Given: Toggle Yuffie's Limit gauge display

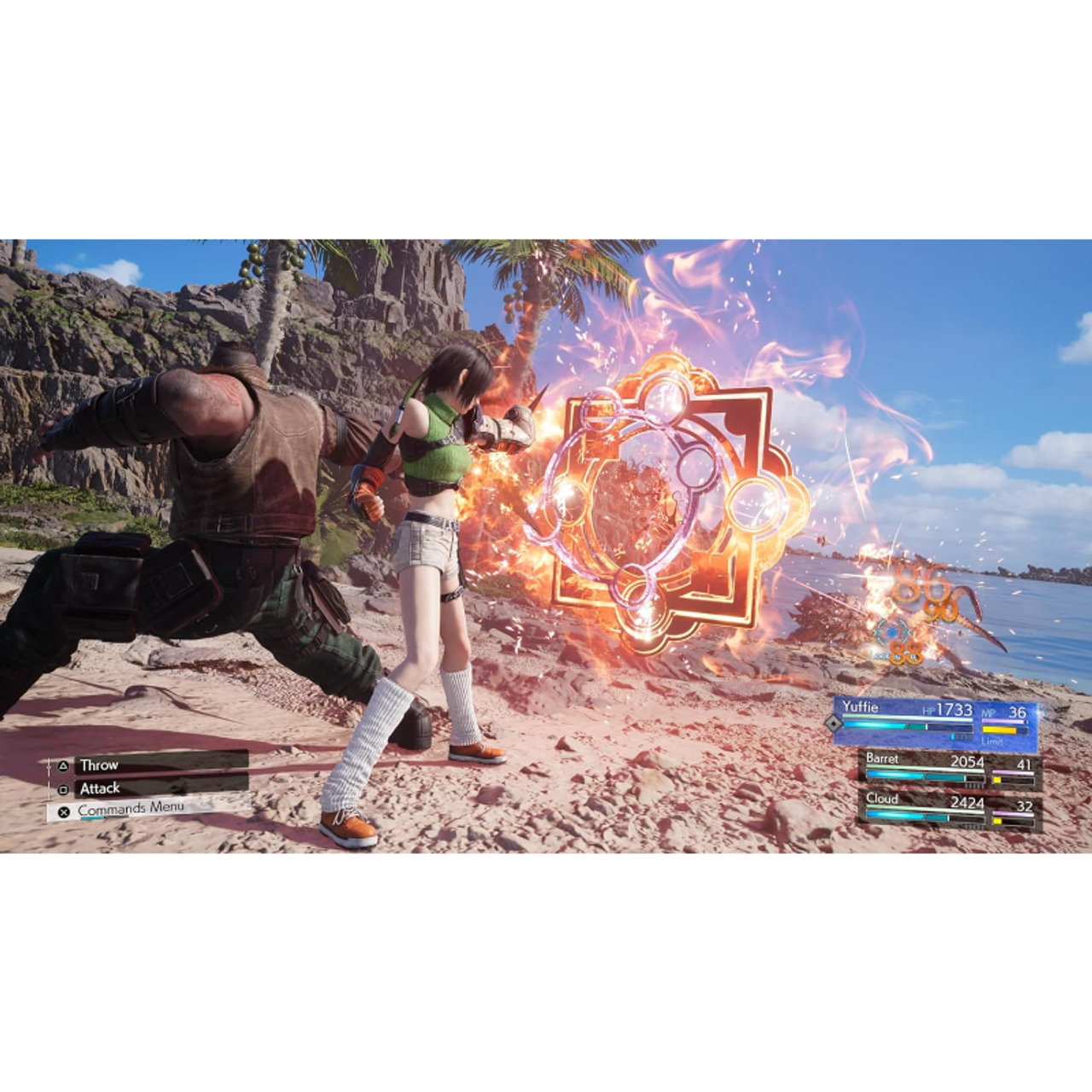Looking at the screenshot, I should coord(993,742).
